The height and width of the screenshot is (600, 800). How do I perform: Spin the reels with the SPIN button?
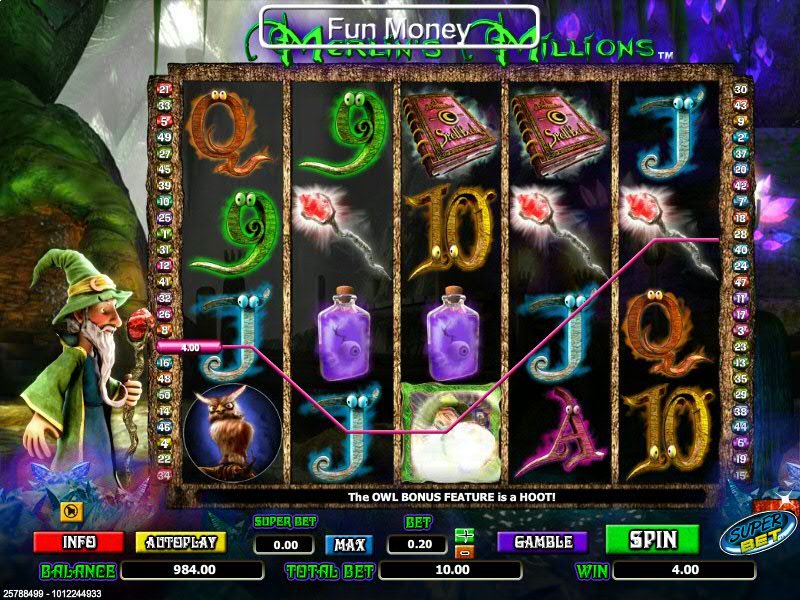tap(653, 540)
